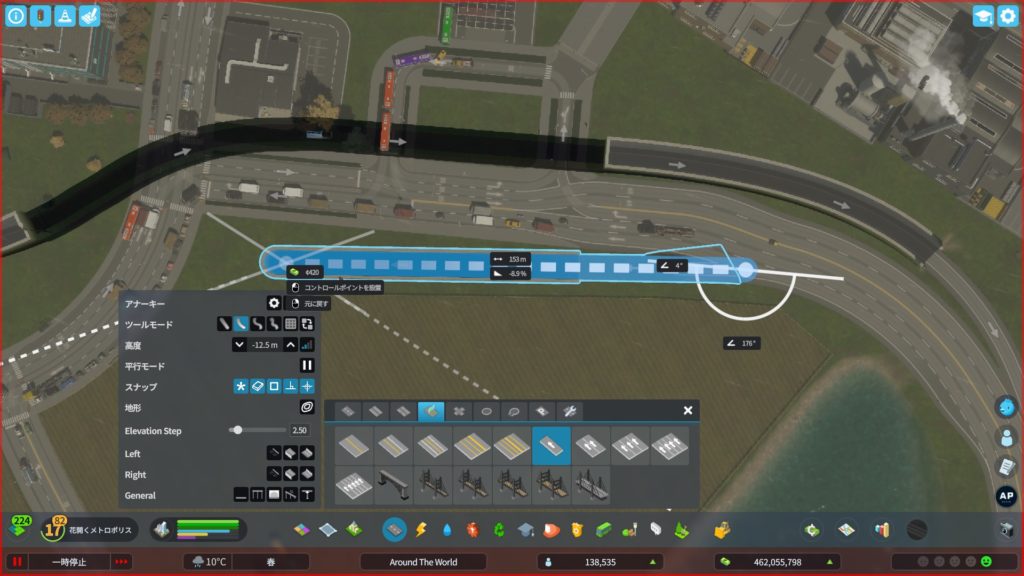Open the water and sewage droplet menu
This screenshot has height=576, width=1024.
pos(446,529)
